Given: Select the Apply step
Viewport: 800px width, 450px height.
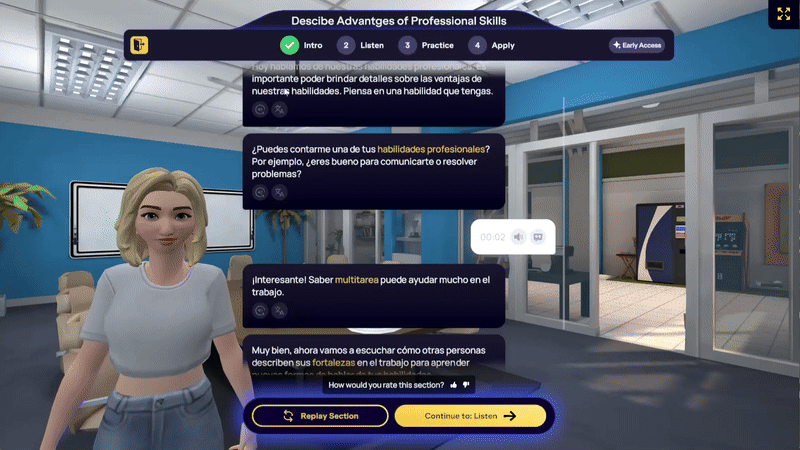Looking at the screenshot, I should (493, 45).
